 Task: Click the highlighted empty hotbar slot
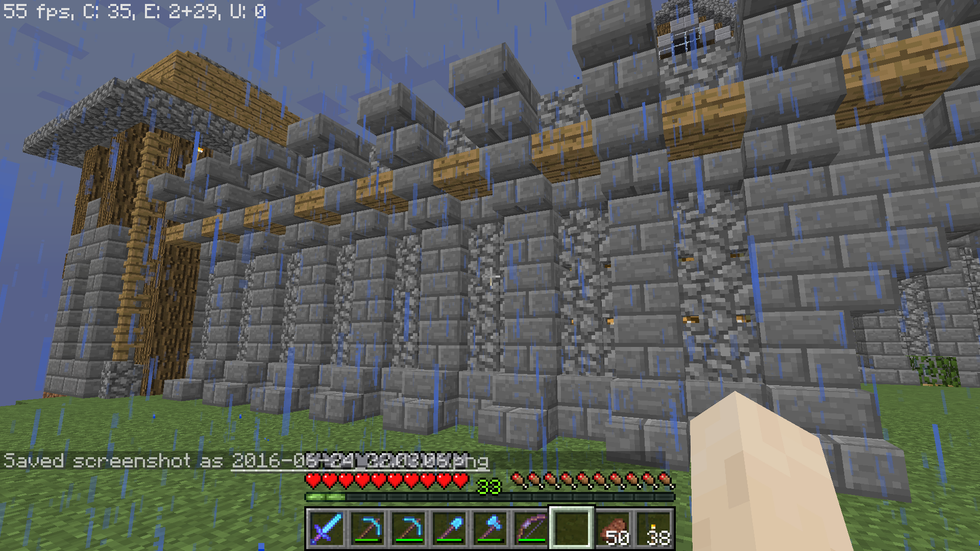tap(572, 528)
